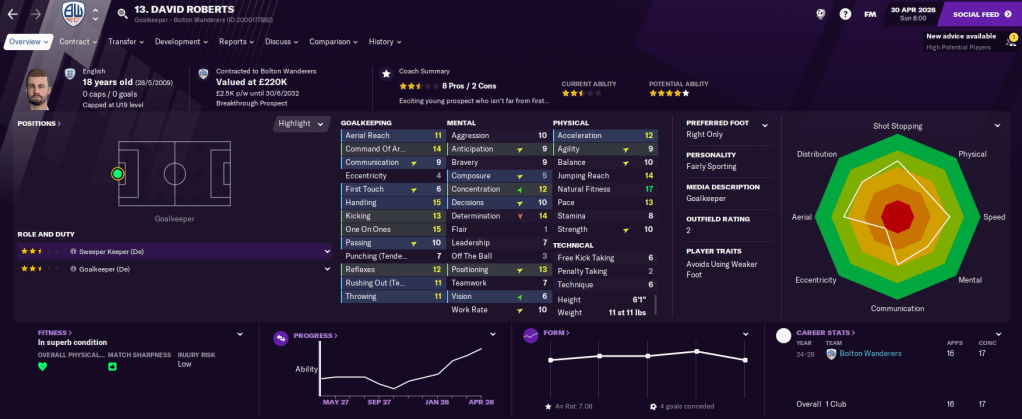1022x419 pixels.
Task: Open the Reports menu
Action: point(236,42)
